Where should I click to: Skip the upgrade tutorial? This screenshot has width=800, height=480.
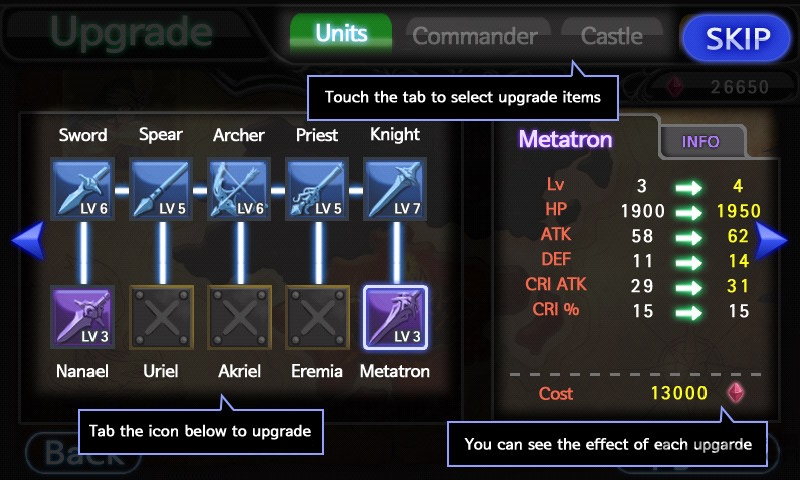(x=739, y=39)
